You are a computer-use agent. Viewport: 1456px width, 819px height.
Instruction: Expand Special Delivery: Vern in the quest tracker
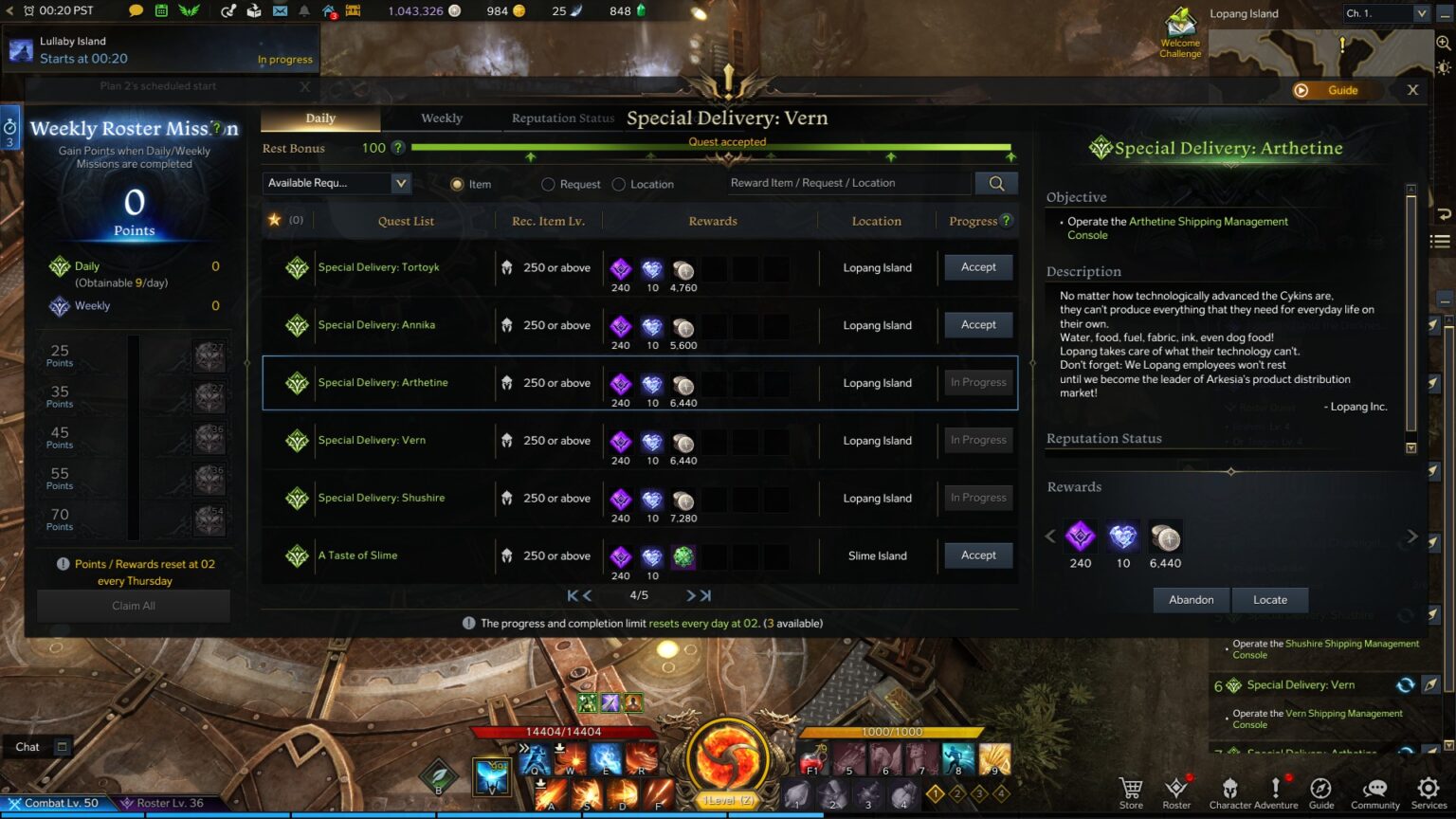(1300, 684)
